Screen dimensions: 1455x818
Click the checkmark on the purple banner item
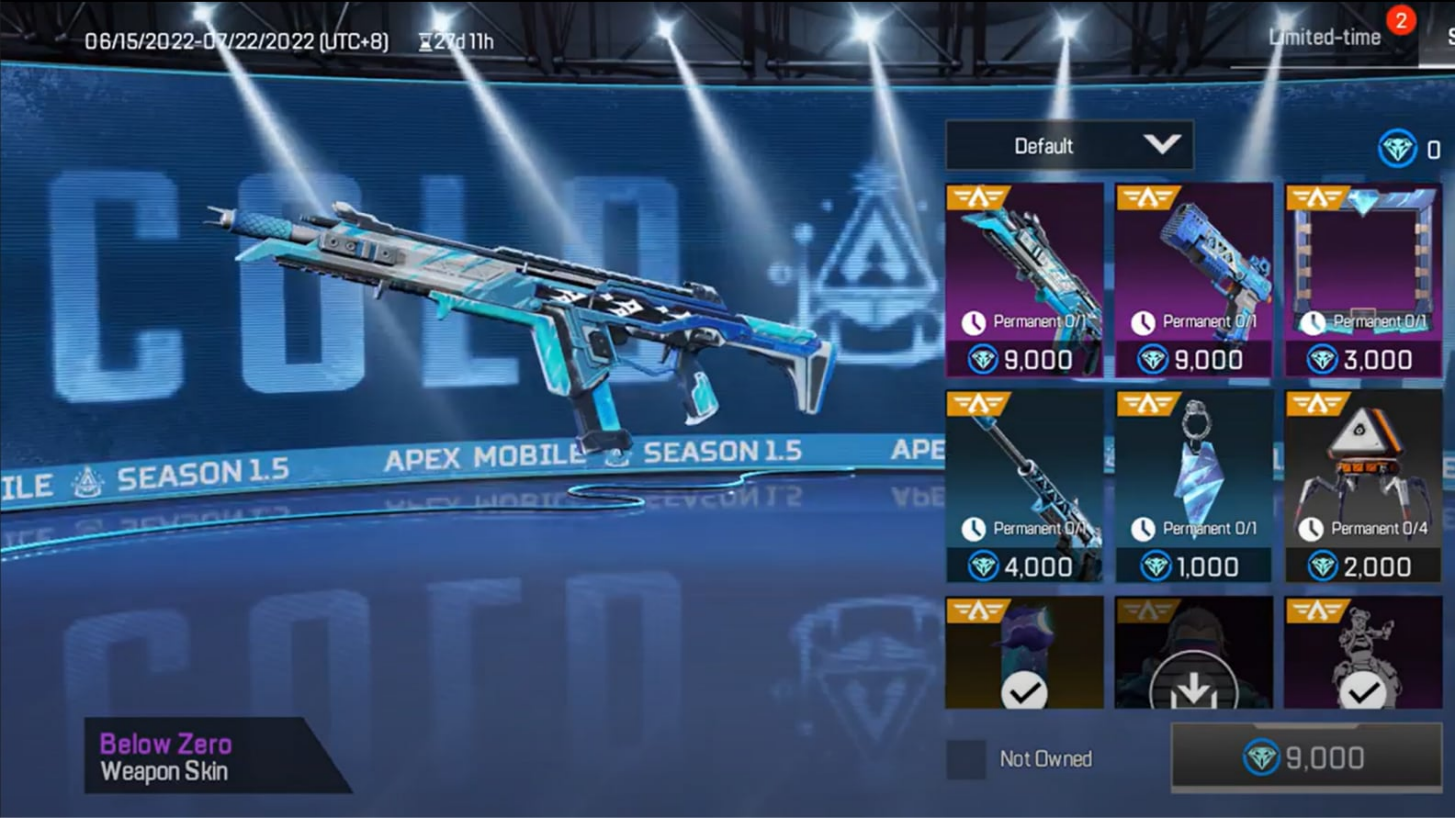[1022, 692]
